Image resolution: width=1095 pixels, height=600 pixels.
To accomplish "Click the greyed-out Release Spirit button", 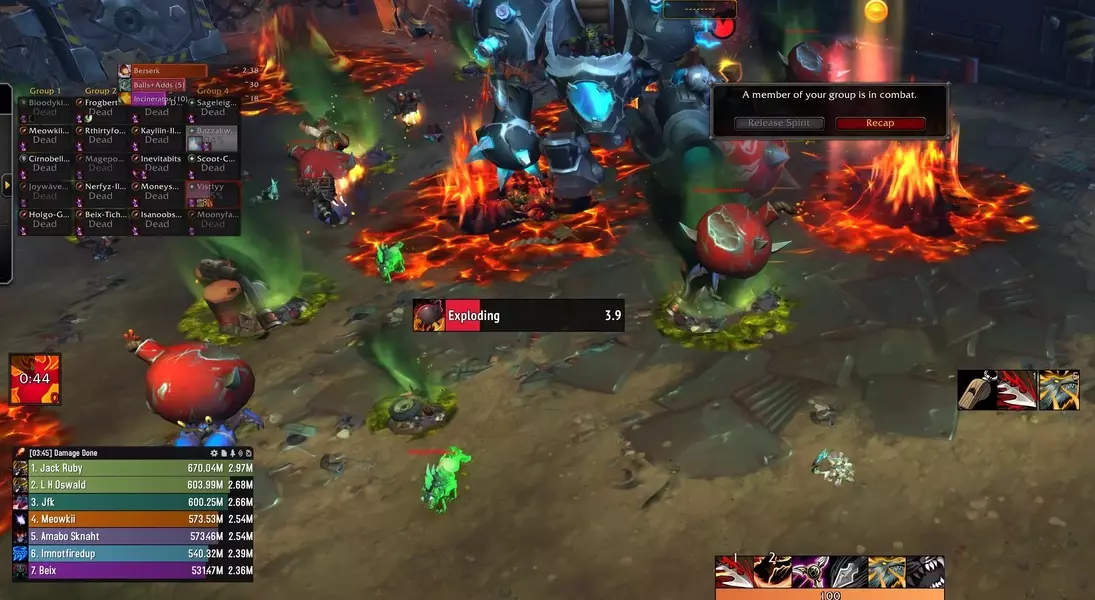I will coord(780,123).
